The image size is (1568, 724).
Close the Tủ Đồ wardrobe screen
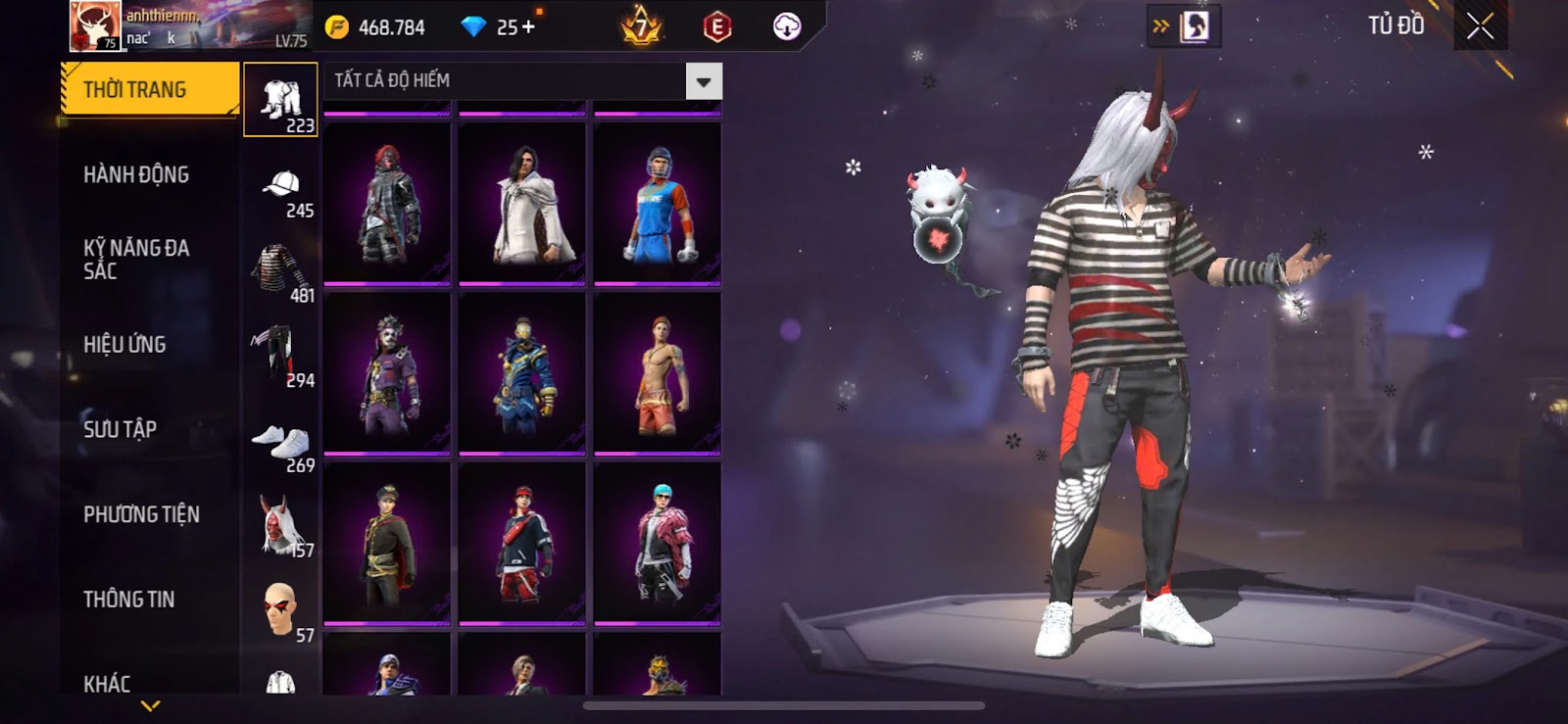tap(1480, 26)
